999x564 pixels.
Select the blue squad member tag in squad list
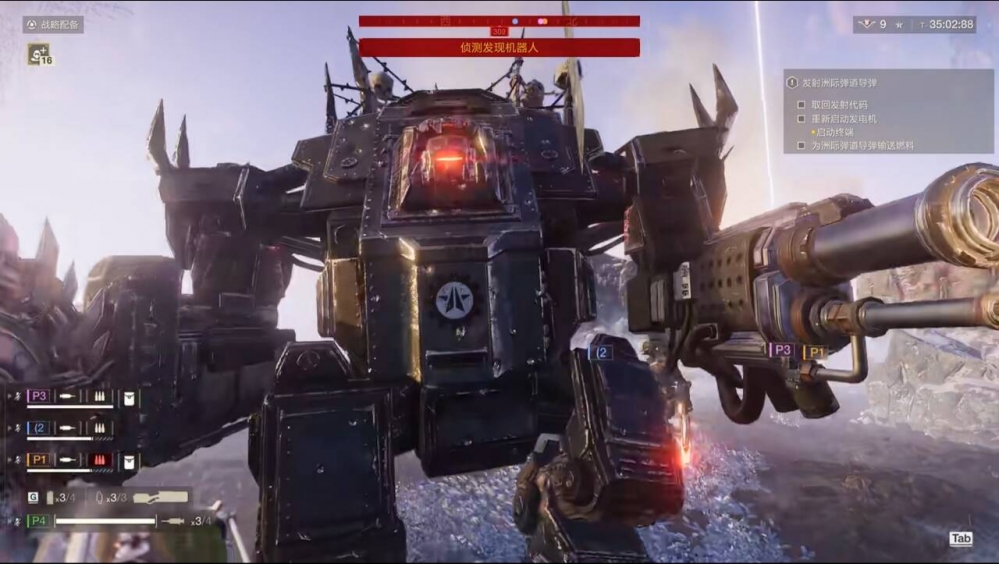[39, 428]
